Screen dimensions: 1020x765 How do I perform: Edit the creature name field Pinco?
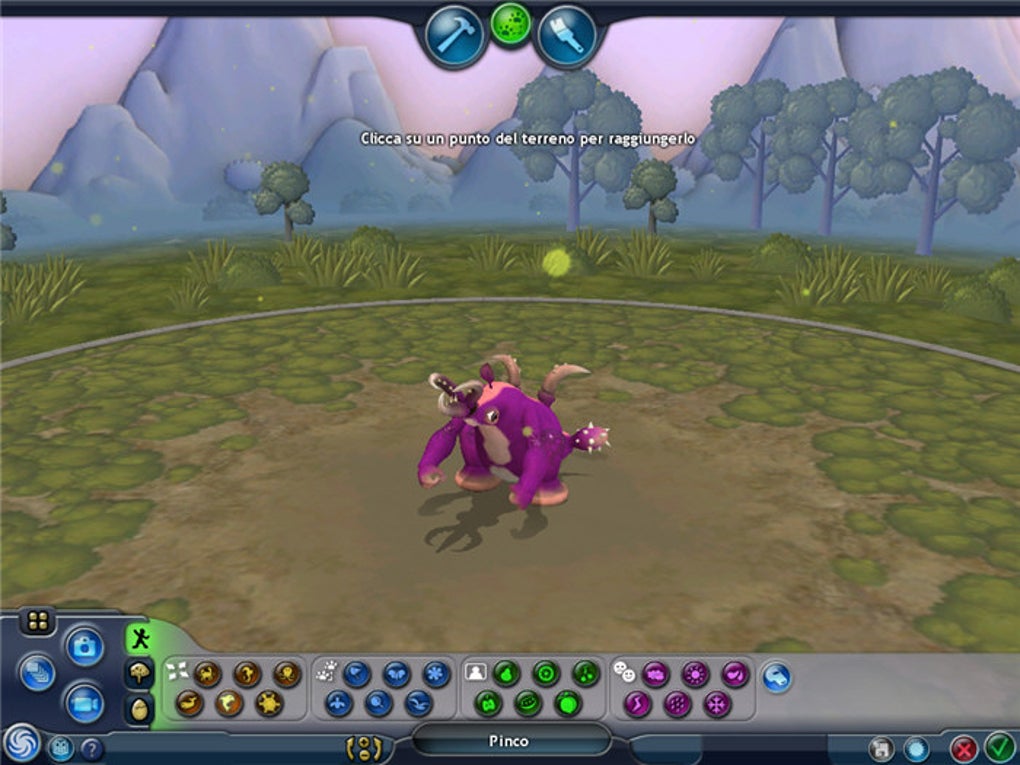click(x=510, y=741)
